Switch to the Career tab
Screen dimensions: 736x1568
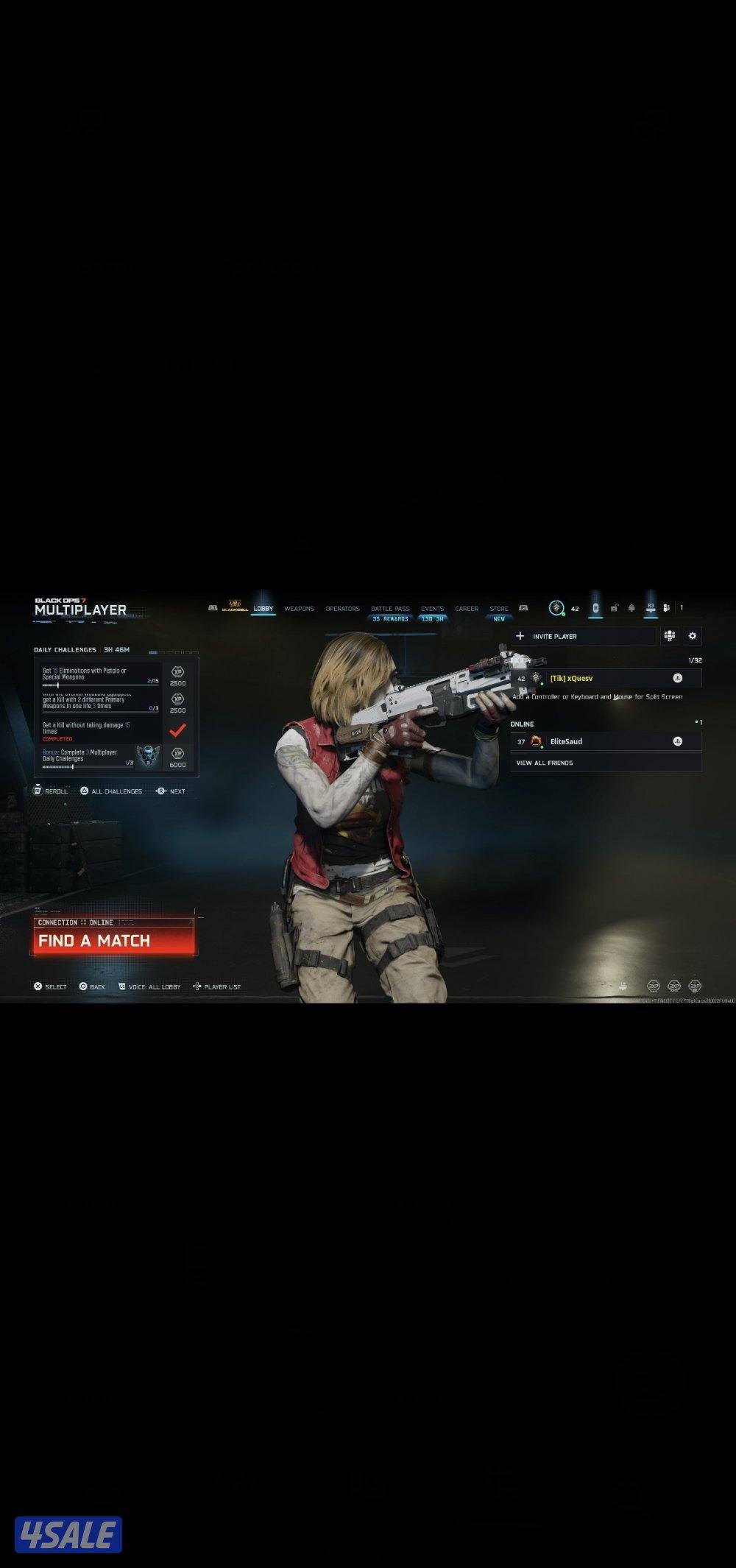click(x=467, y=609)
